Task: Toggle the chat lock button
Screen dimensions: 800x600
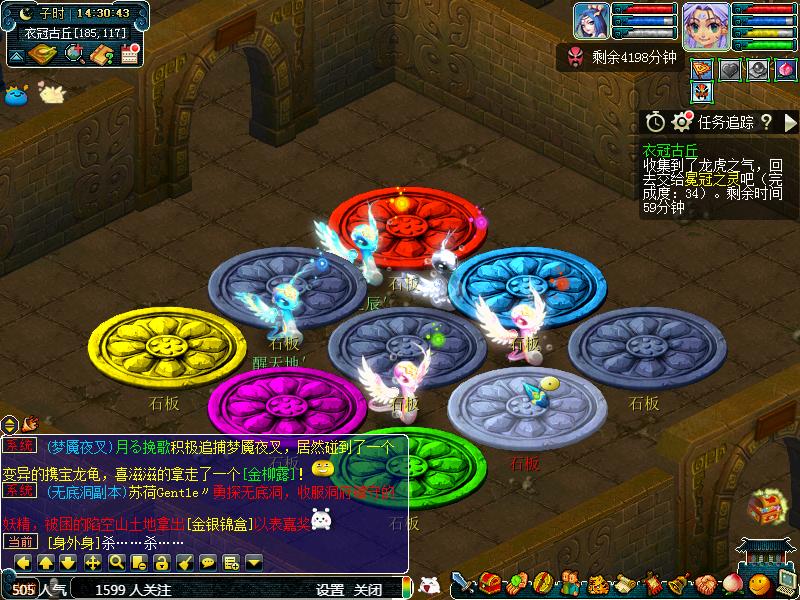Action: (x=163, y=562)
